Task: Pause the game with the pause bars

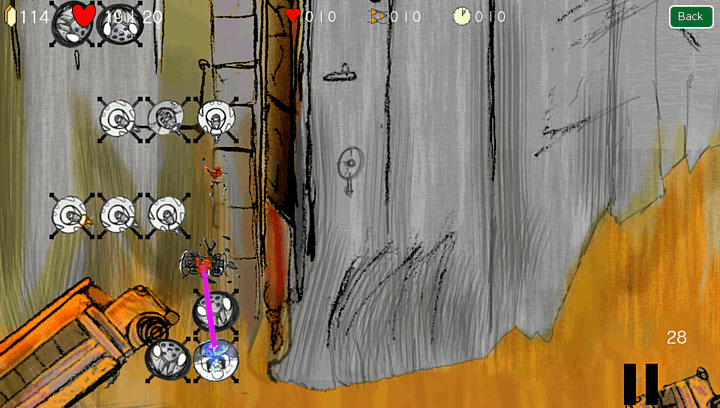Action: click(x=640, y=383)
